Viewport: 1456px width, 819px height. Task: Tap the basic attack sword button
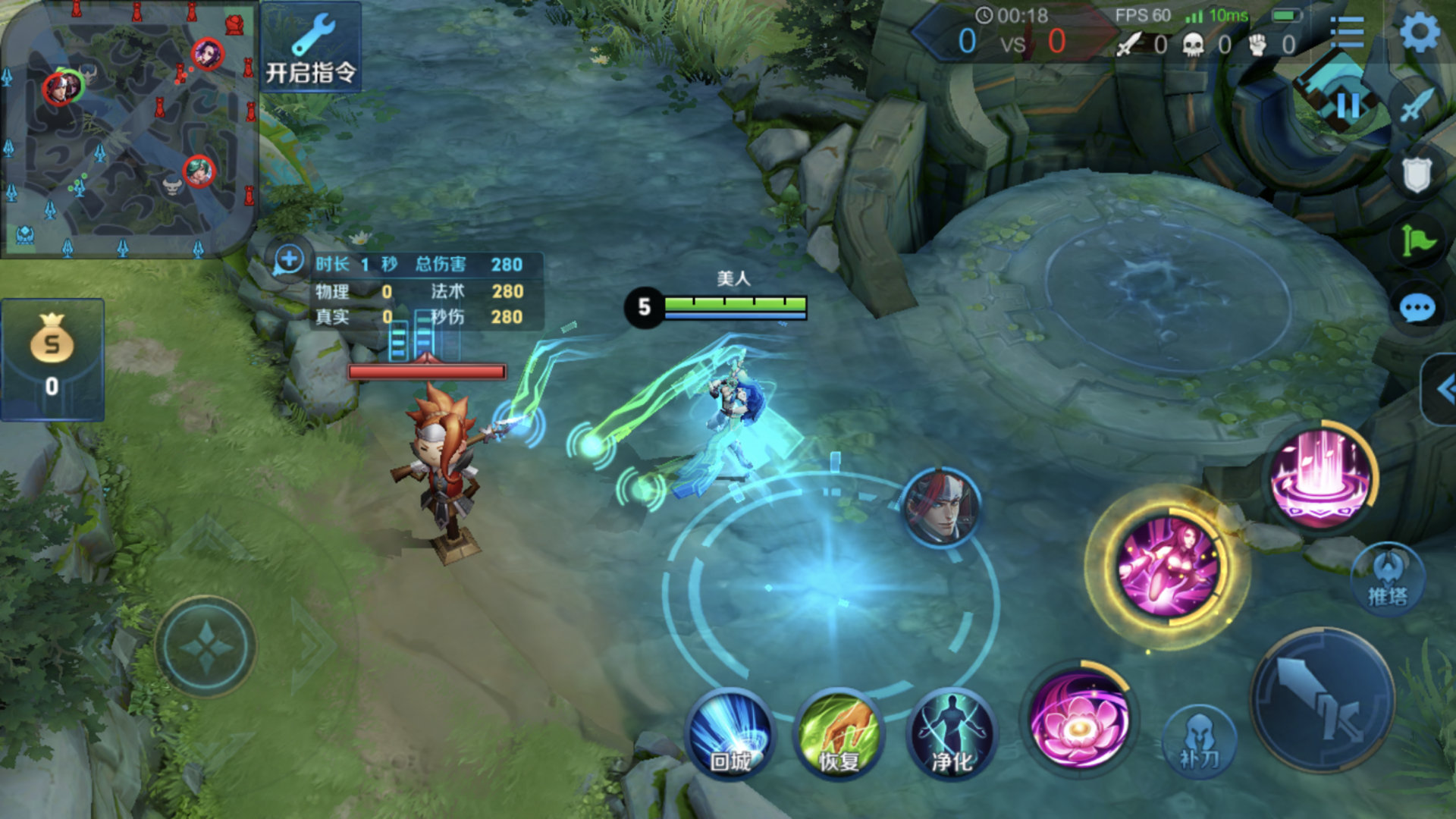[1323, 701]
